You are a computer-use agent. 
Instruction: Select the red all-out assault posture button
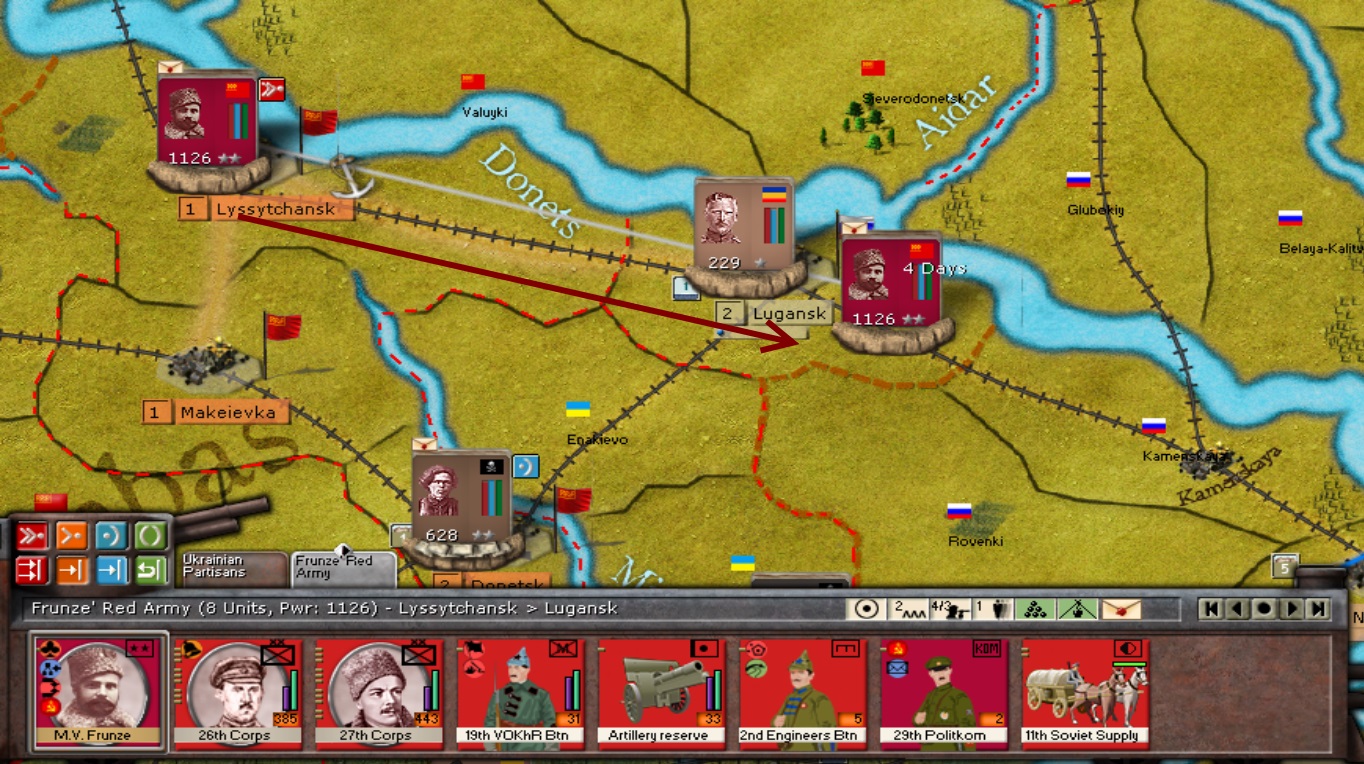(x=32, y=536)
